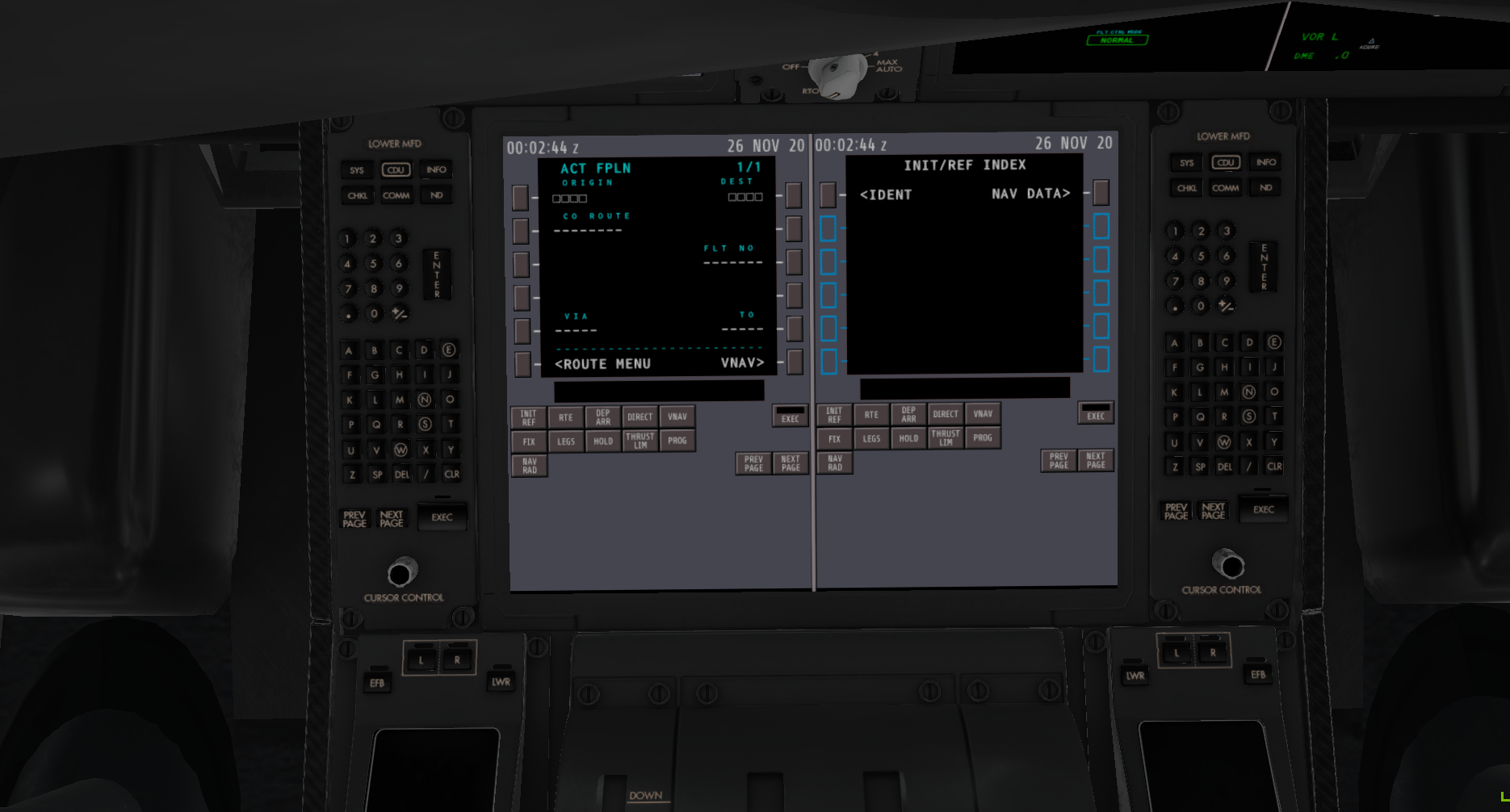
Task: Click the cursor control knob on left panel
Action: pyautogui.click(x=402, y=572)
